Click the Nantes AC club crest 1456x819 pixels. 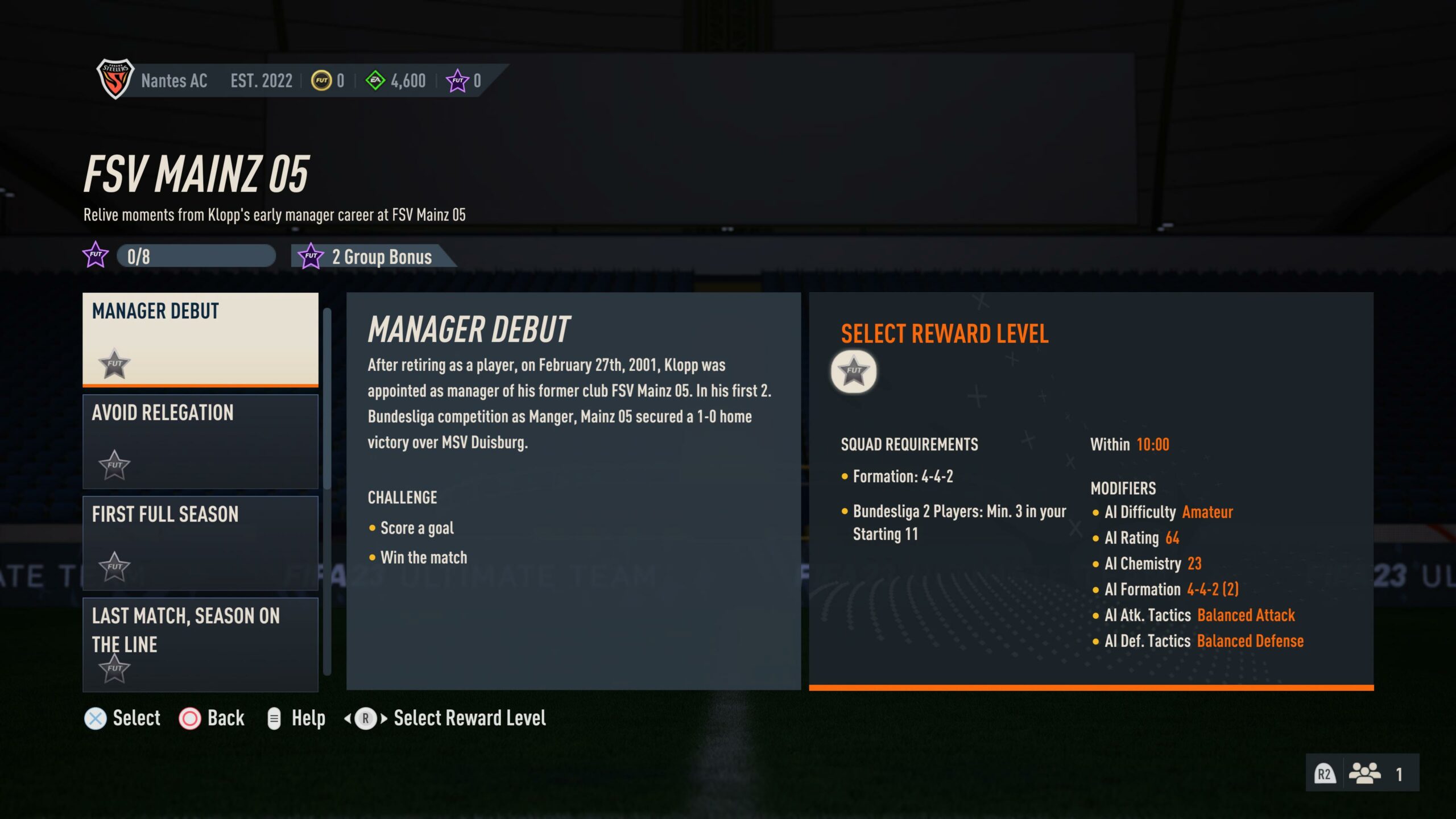pyautogui.click(x=115, y=79)
